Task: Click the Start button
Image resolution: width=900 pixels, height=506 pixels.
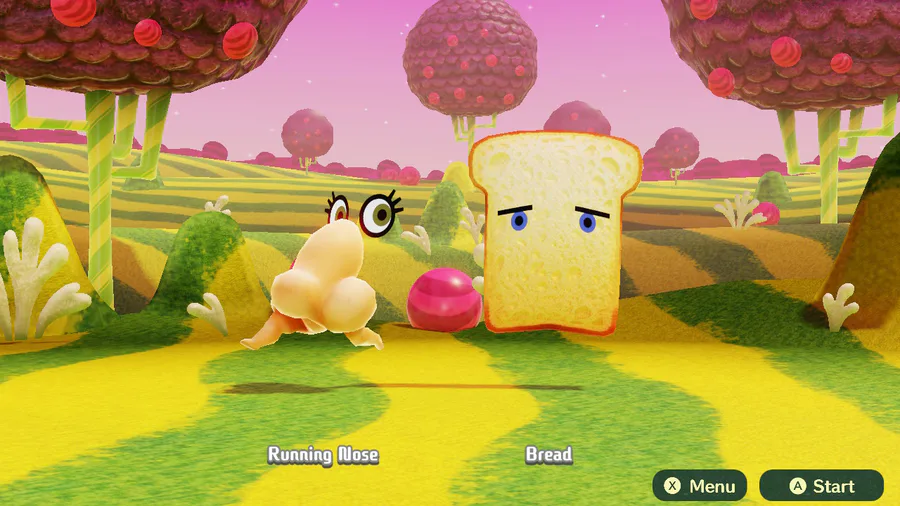Action: (822, 486)
